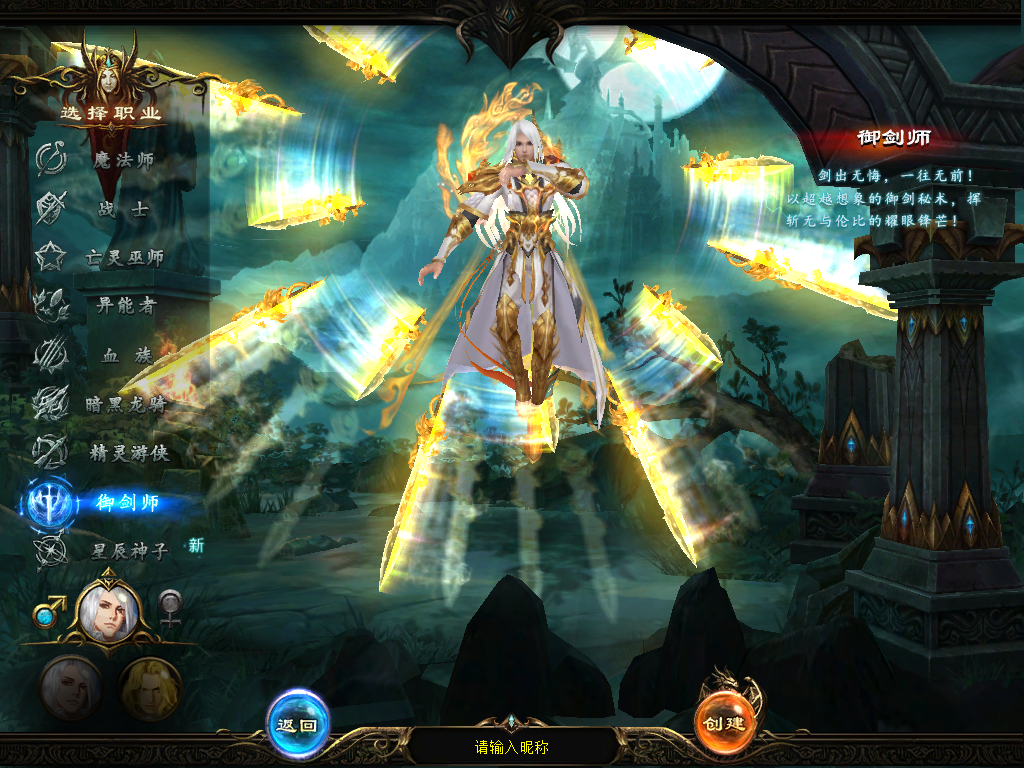This screenshot has width=1024, height=768.
Task: Switch to female gender symbol
Action: click(171, 608)
